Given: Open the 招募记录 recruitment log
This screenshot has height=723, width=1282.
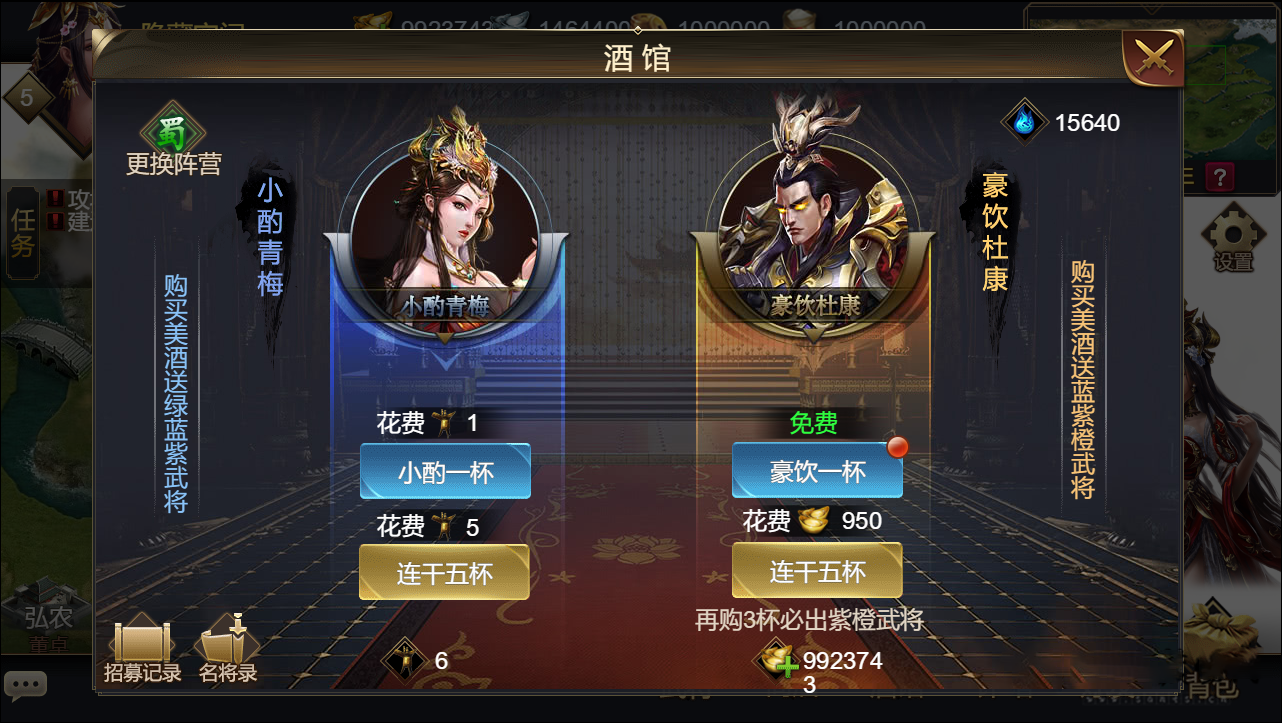Looking at the screenshot, I should (x=143, y=652).
